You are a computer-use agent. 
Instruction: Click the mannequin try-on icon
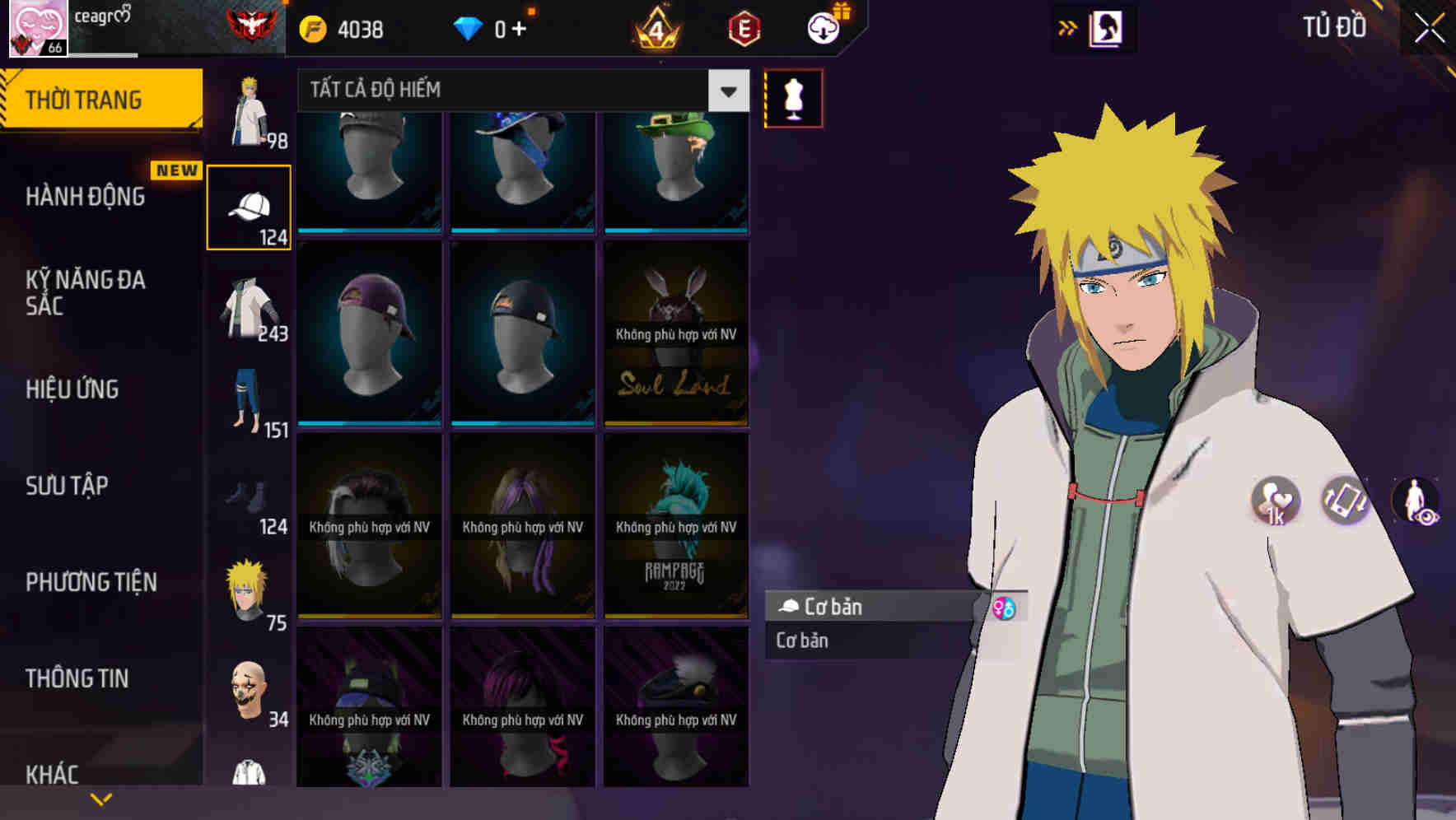coord(792,97)
